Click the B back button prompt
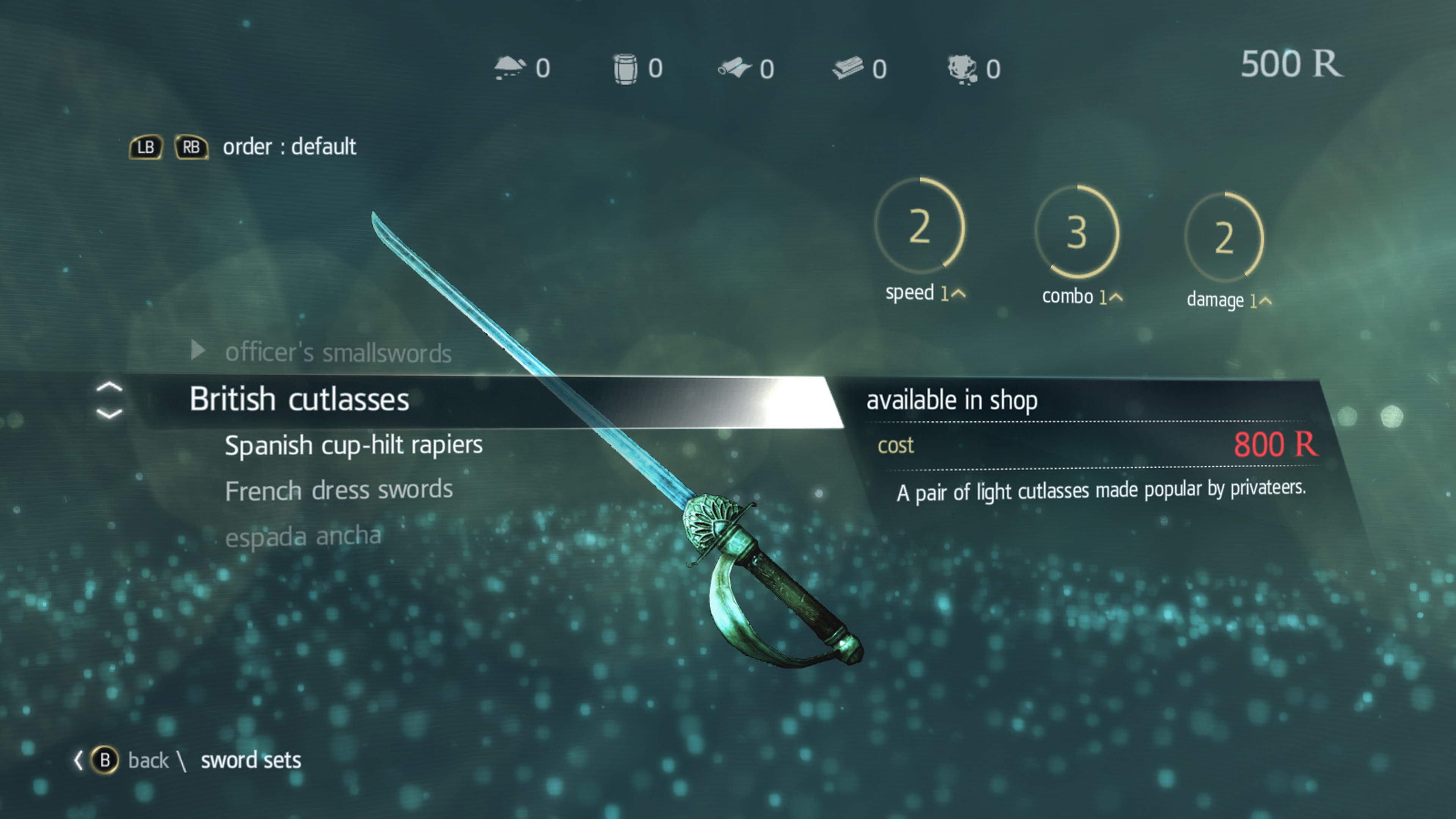1456x819 pixels. click(105, 760)
